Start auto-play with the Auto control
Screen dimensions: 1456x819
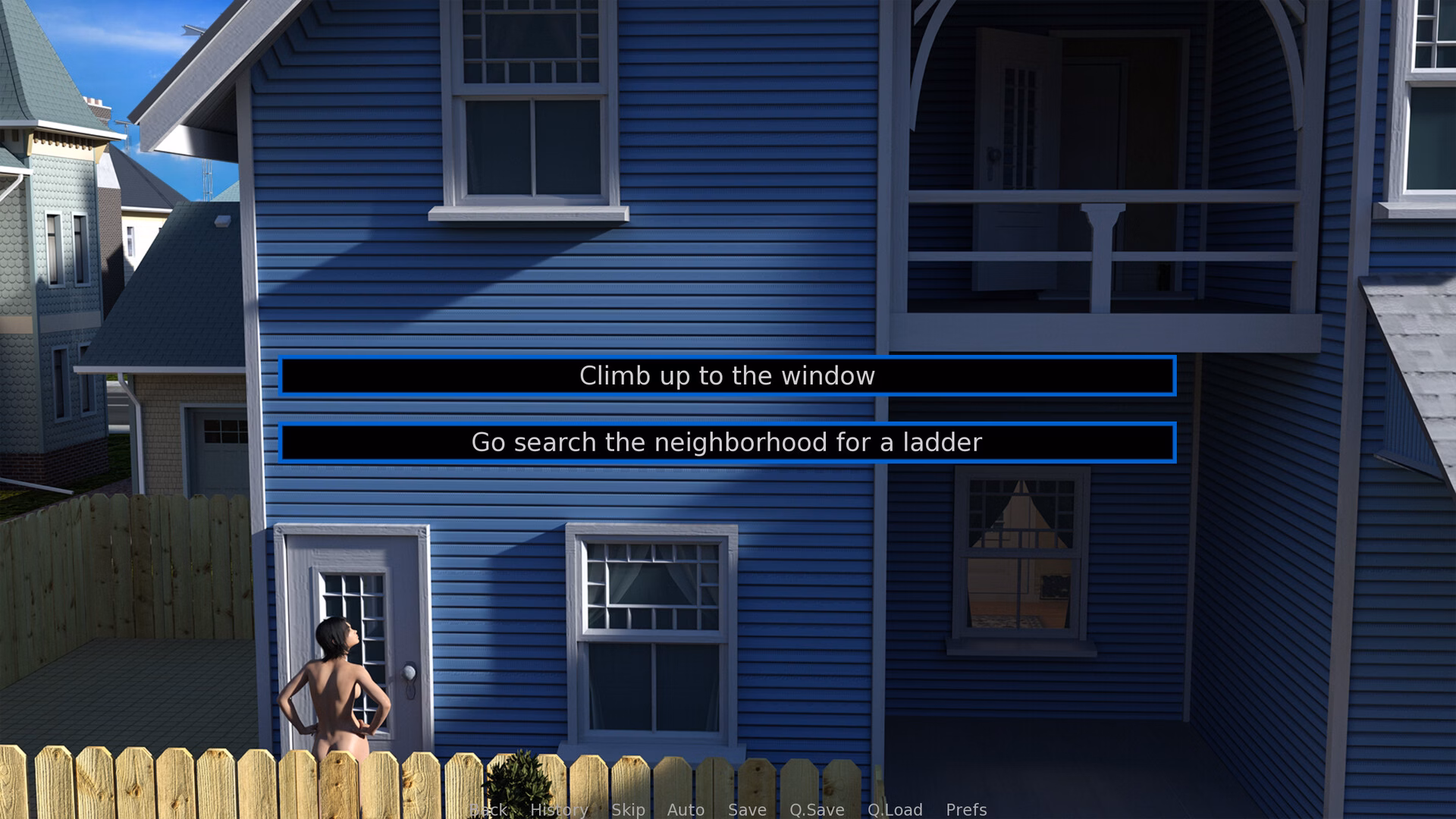(x=685, y=810)
